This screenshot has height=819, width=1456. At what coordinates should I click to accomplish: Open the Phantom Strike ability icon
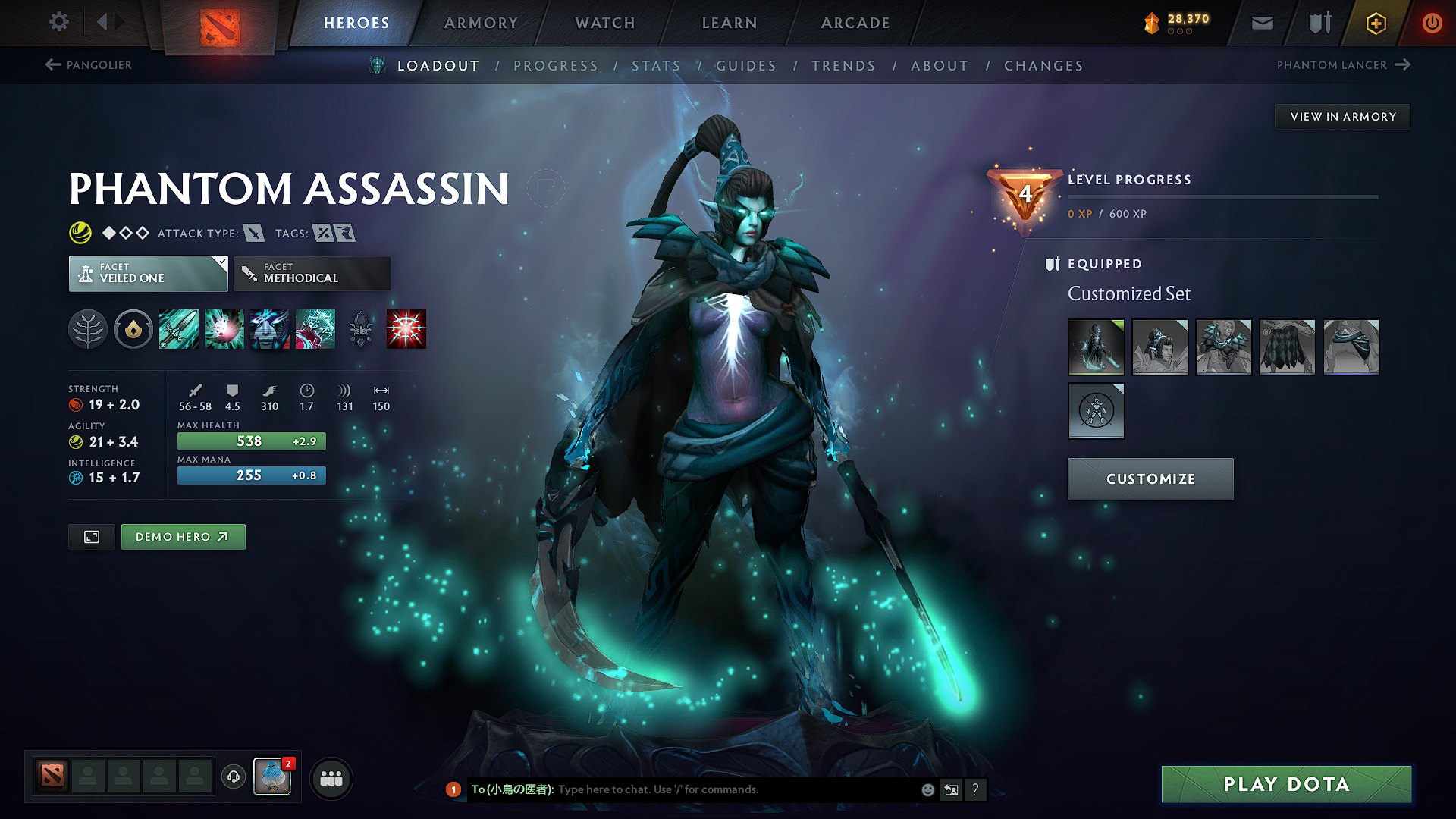pos(224,328)
